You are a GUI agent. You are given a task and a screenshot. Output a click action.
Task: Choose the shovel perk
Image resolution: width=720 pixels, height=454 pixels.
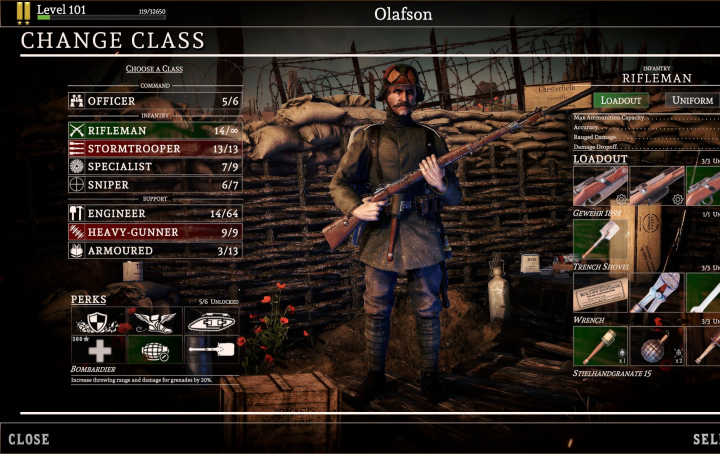pyautogui.click(x=211, y=349)
